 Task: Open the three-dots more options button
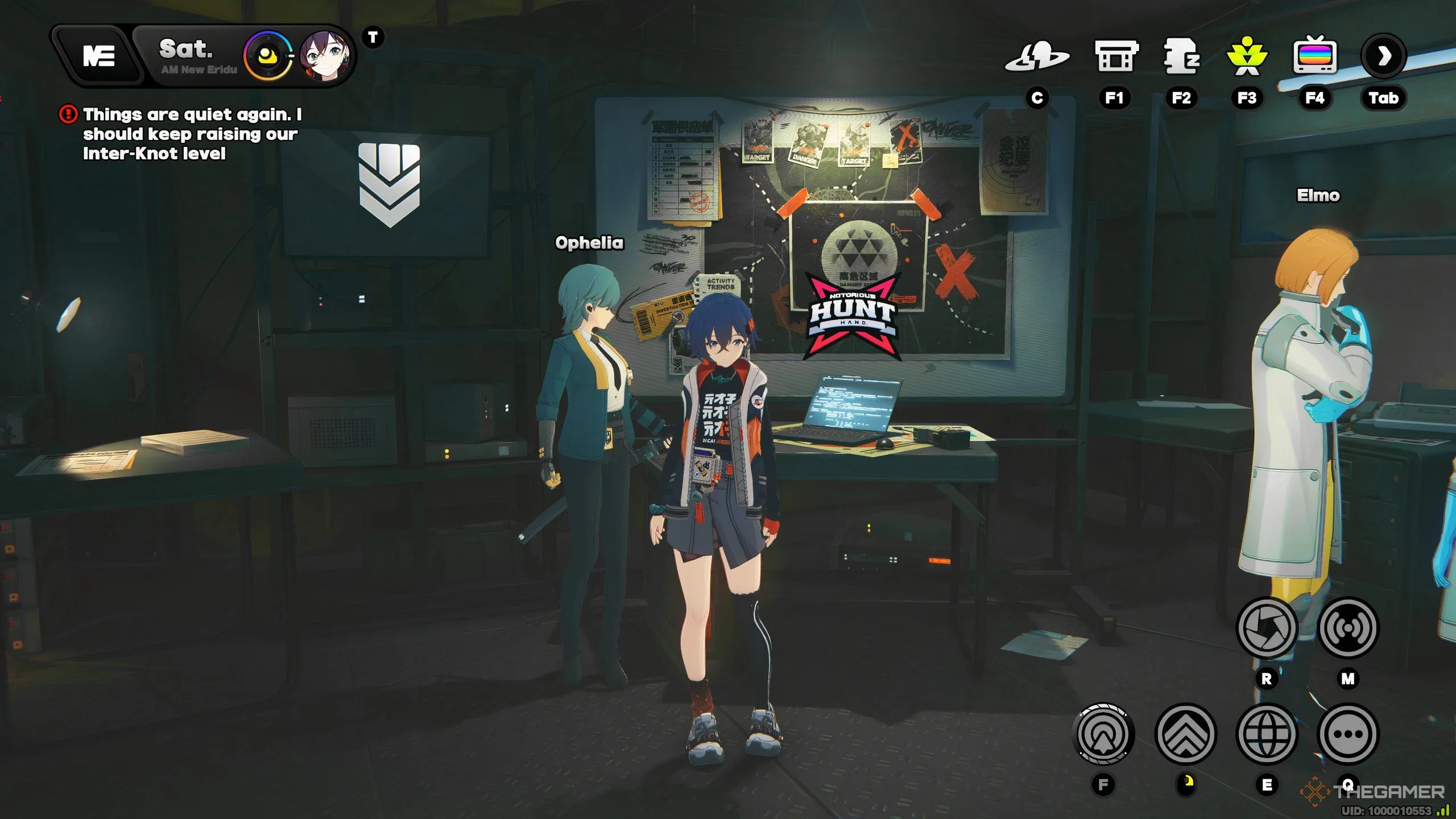(x=1348, y=734)
